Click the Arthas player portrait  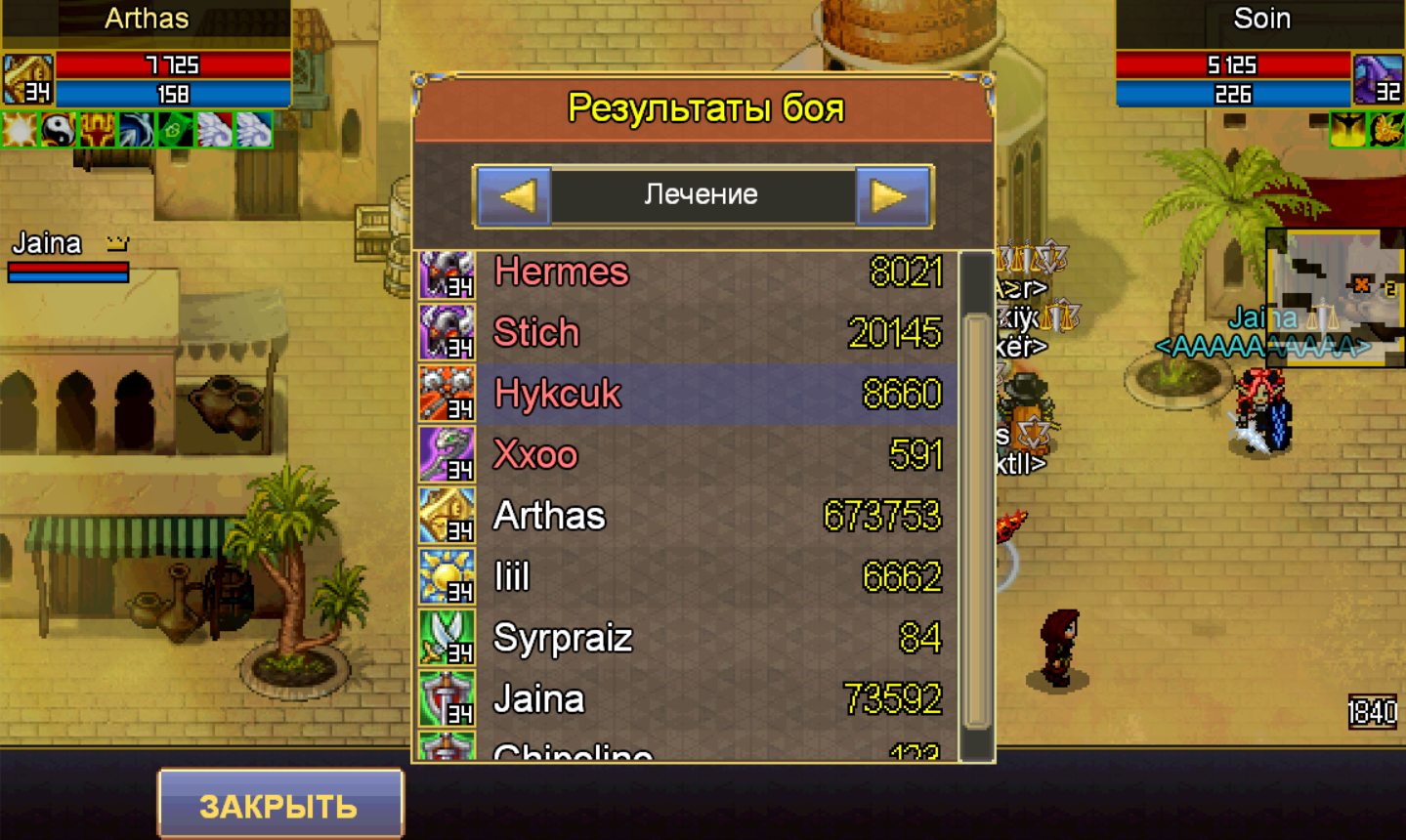27,78
